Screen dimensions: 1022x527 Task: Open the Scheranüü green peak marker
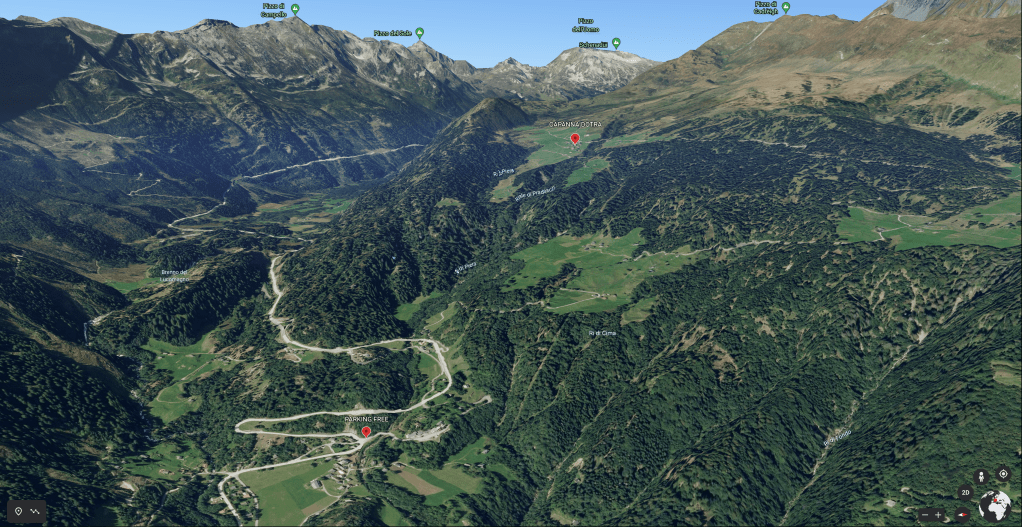(x=616, y=43)
